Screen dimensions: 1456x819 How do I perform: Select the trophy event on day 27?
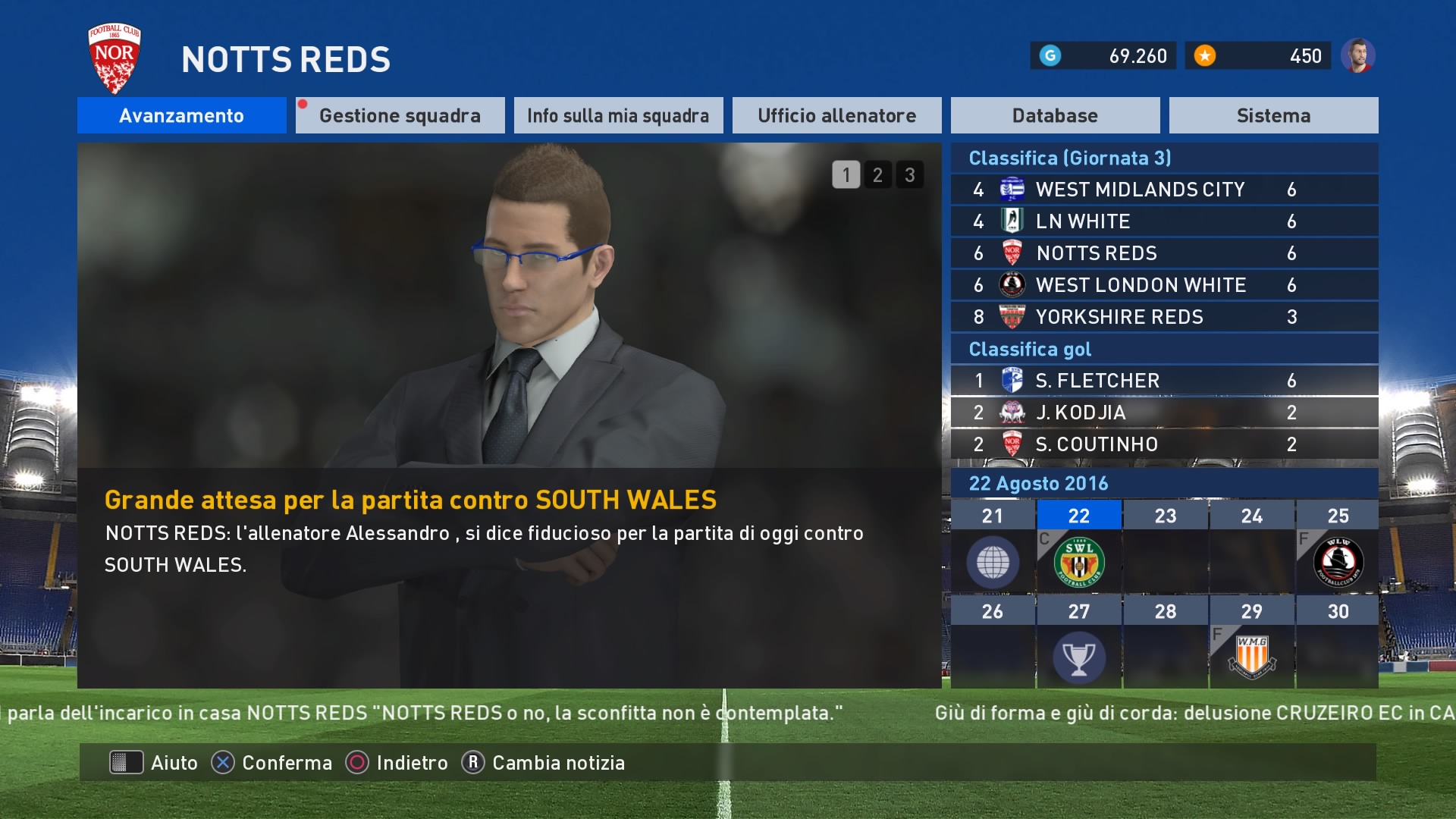click(x=1078, y=657)
